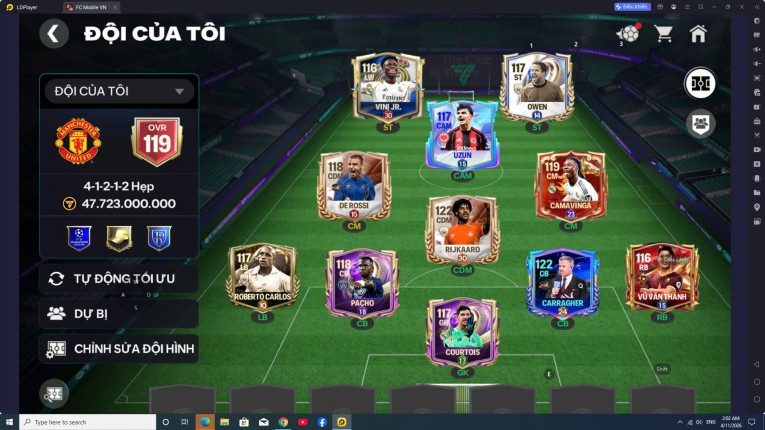Open the football notifications icon

pos(628,33)
